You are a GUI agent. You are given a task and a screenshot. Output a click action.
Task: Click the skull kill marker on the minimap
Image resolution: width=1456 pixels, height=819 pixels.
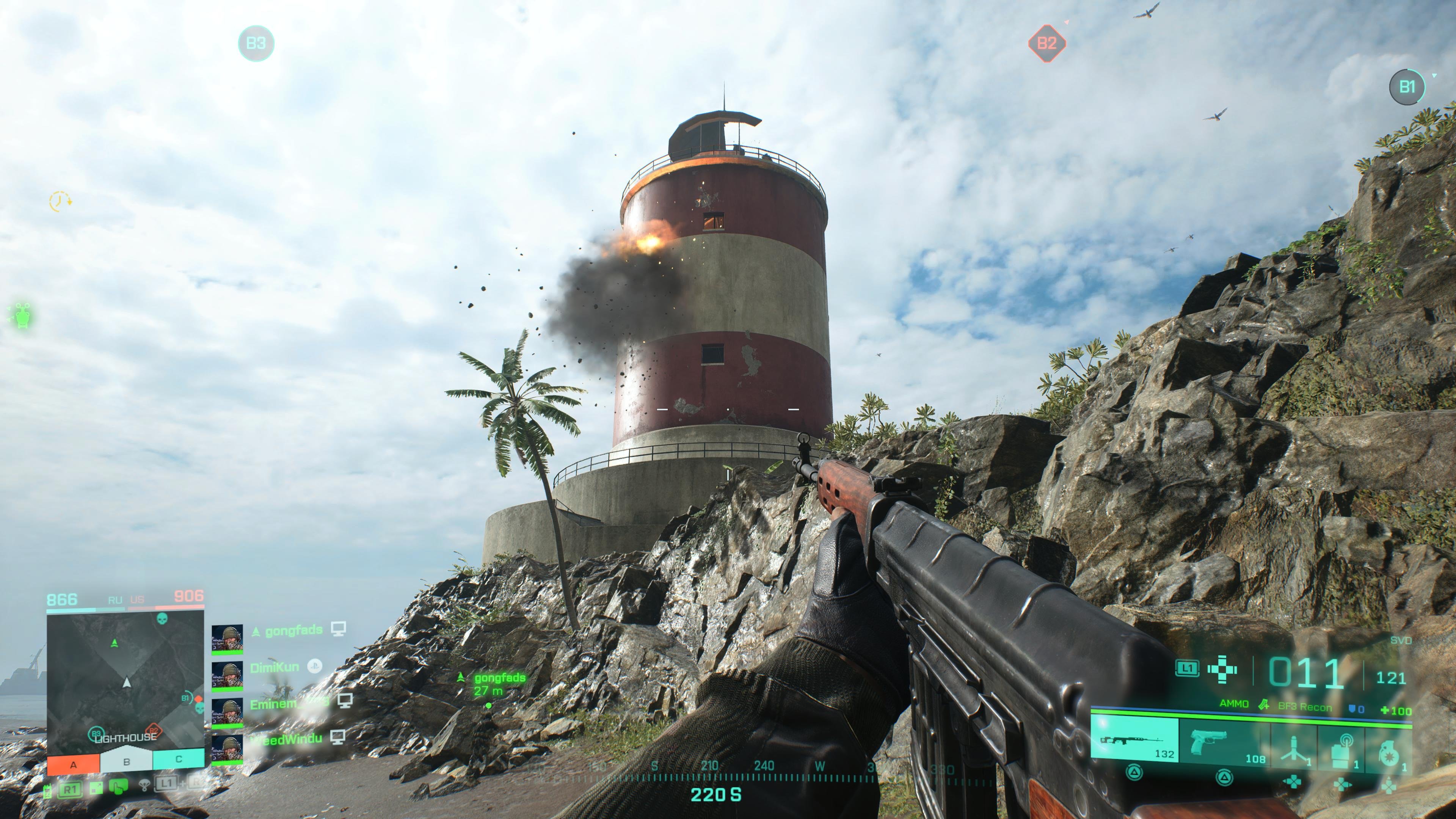click(x=163, y=619)
